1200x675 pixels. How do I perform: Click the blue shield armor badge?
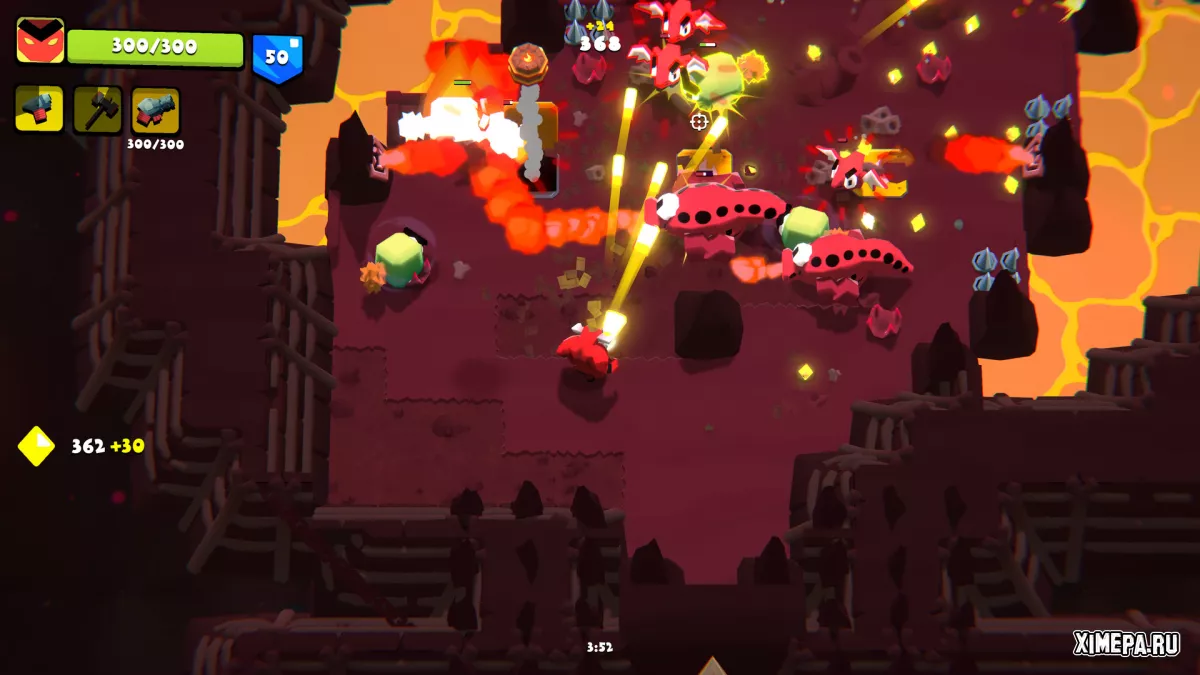[x=276, y=57]
